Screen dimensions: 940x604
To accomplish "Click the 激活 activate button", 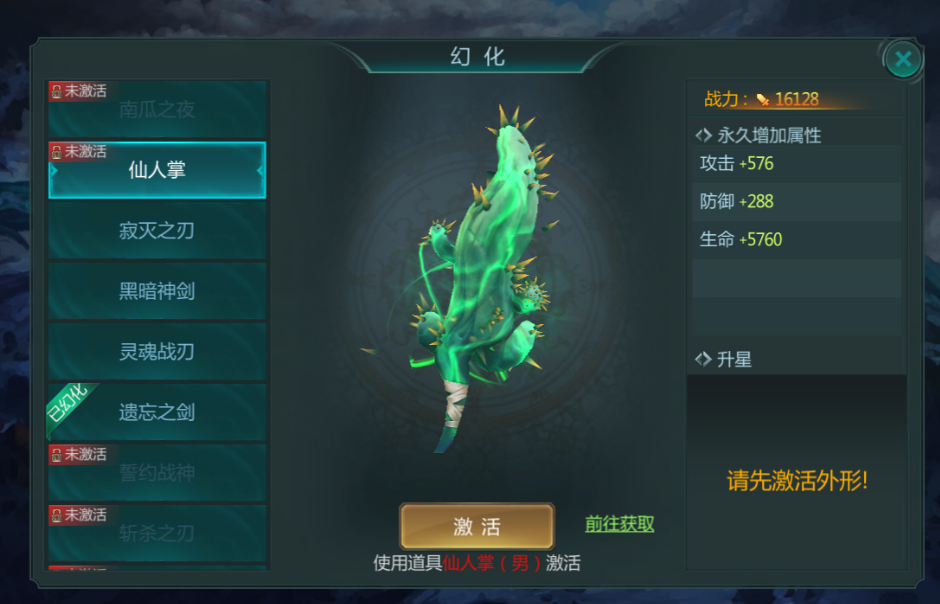I will (x=477, y=526).
